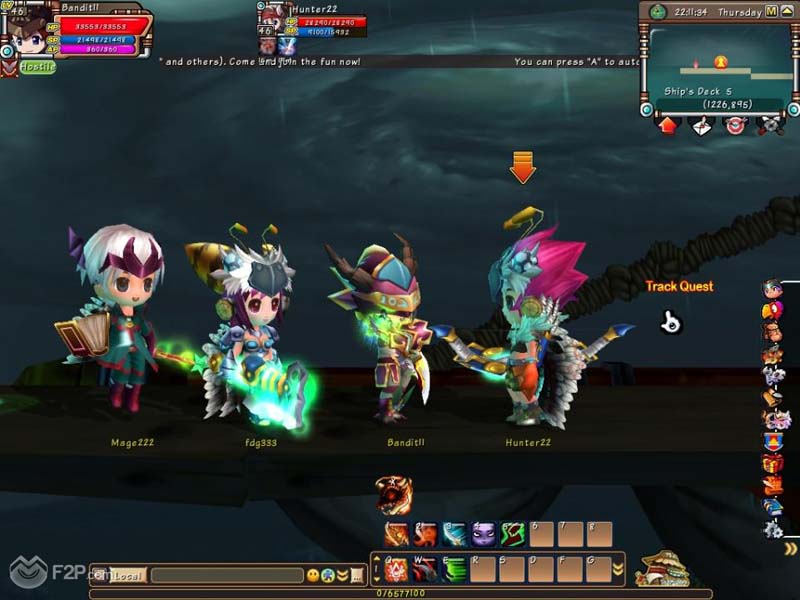Click the bullseye target icon under the minimap
Screen dimensions: 800x600
pyautogui.click(x=735, y=125)
